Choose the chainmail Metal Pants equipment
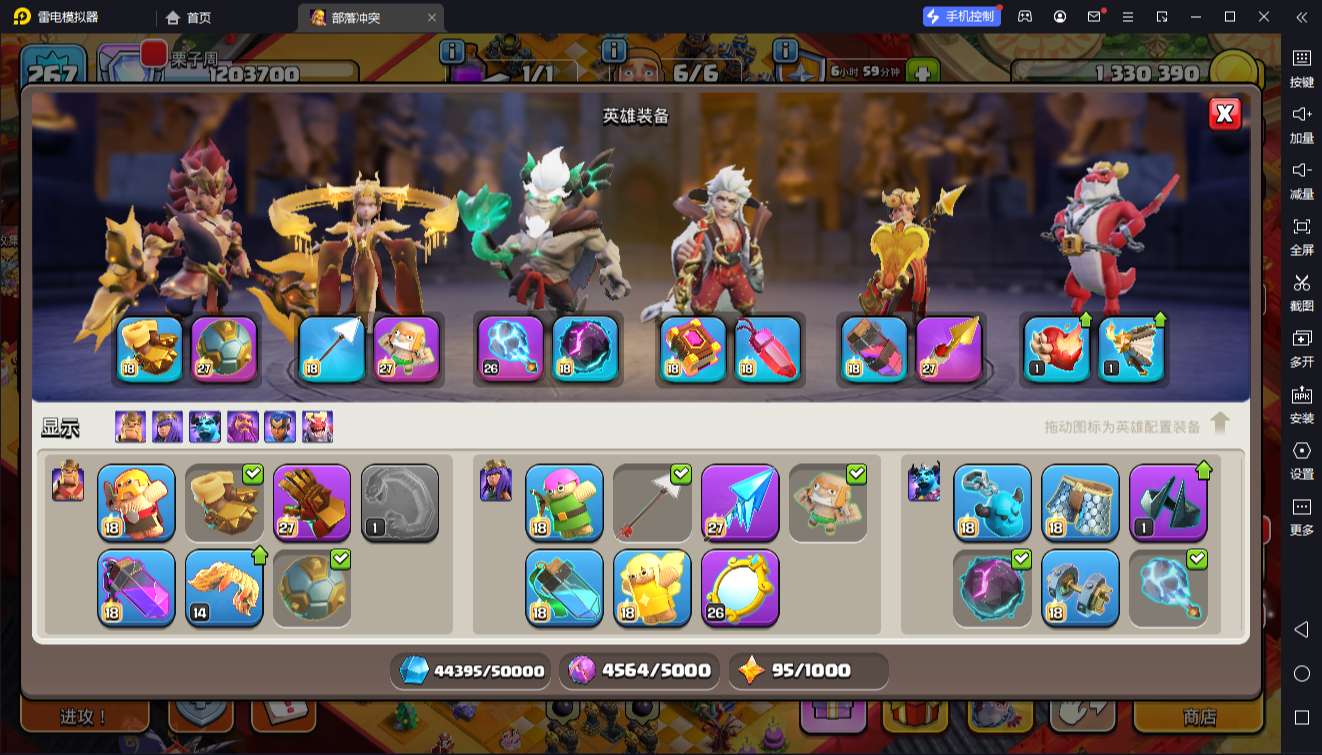The height and width of the screenshot is (755, 1322). pyautogui.click(x=1080, y=502)
